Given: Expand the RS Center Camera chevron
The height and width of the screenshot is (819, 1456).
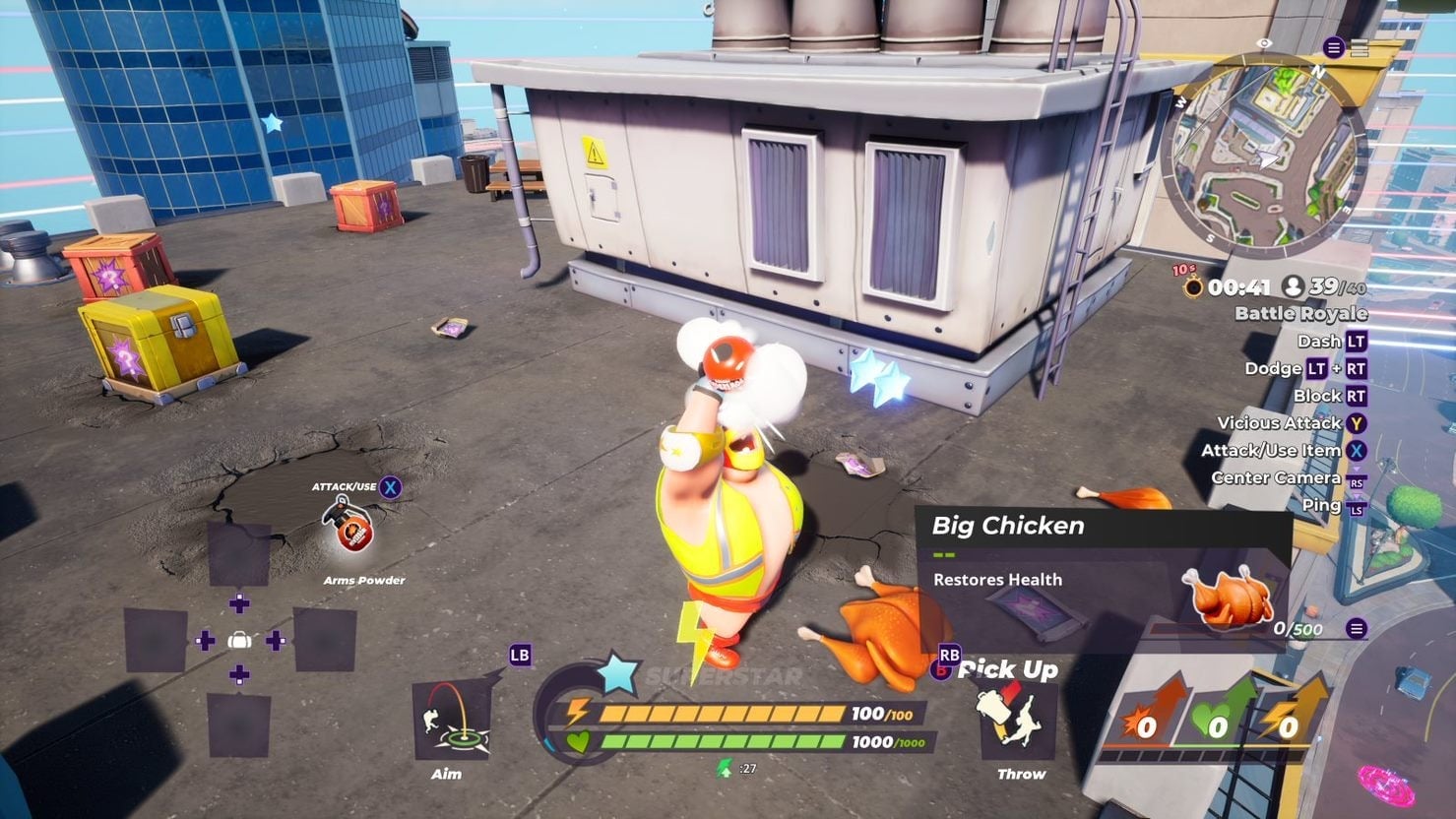Looking at the screenshot, I should coord(1356,469).
